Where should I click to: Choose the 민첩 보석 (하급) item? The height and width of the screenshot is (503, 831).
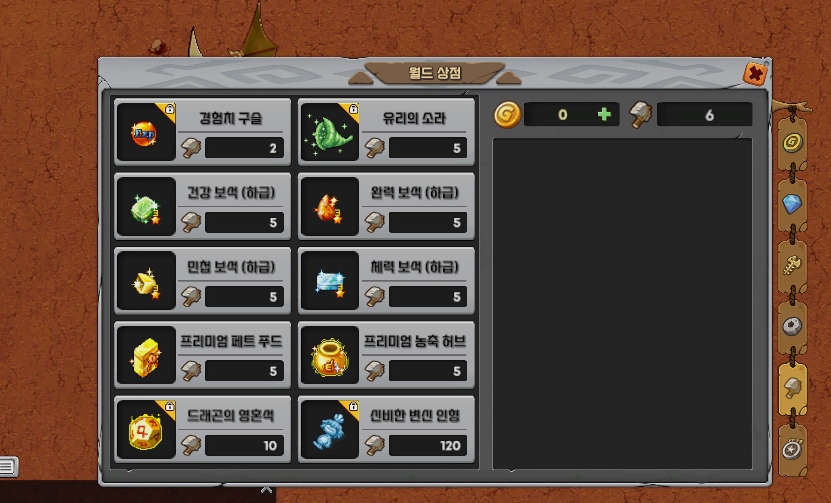tap(202, 279)
